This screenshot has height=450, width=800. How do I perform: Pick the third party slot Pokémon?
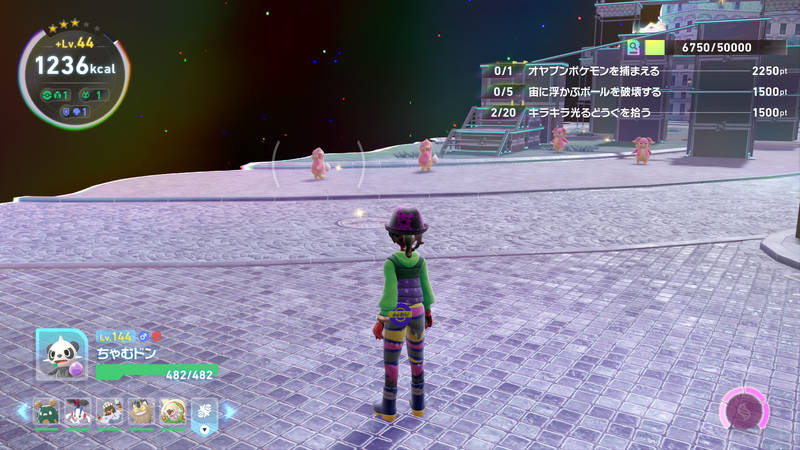(109, 411)
